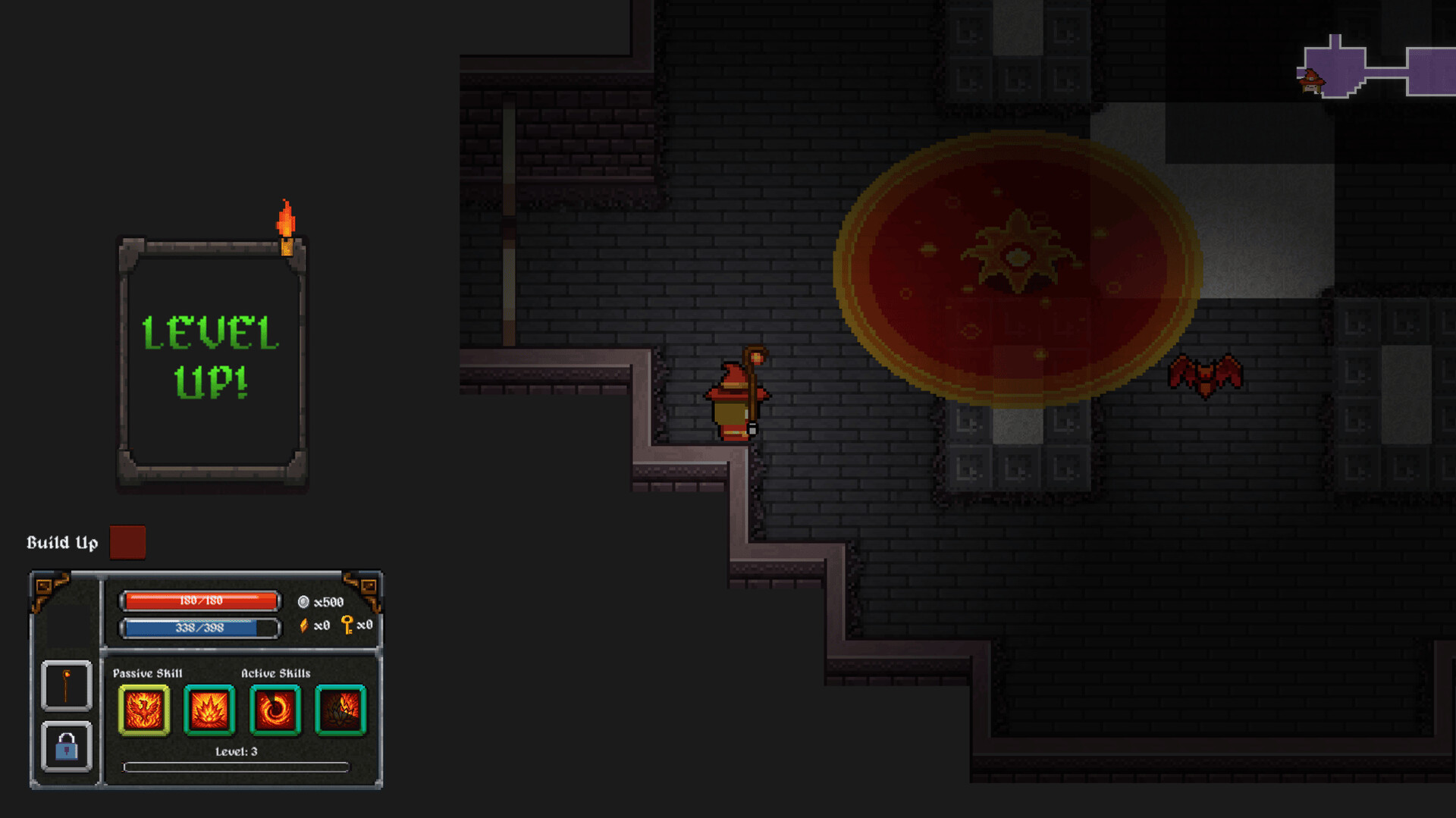Click the staff weapon slot icon
This screenshot has height=818, width=1456.
[x=67, y=685]
